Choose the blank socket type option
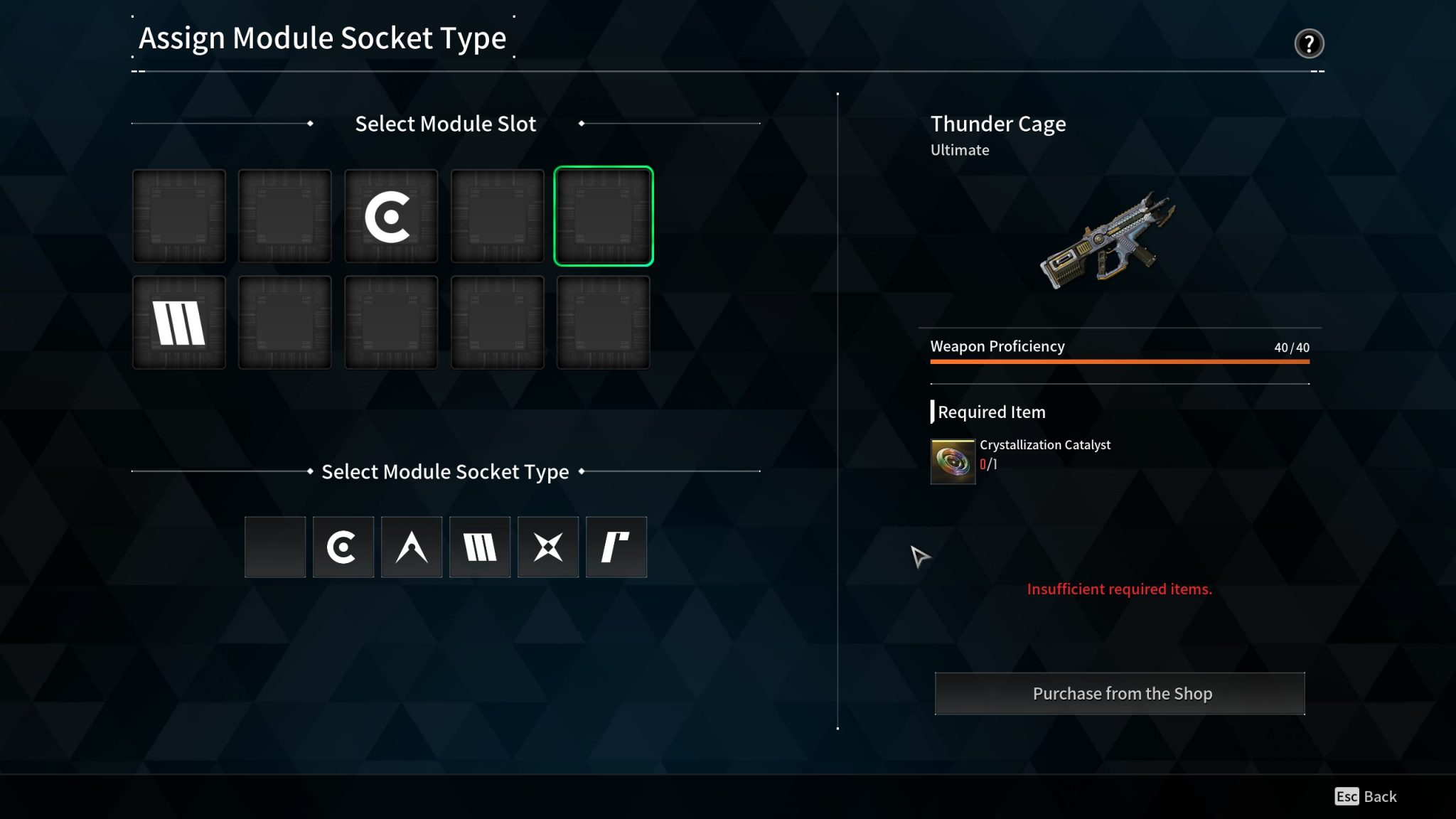The width and height of the screenshot is (1456, 819). pyautogui.click(x=275, y=547)
